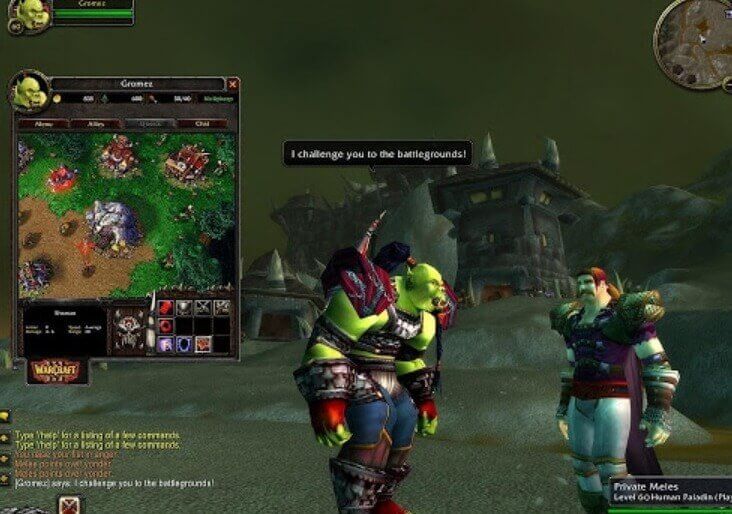Click the gold resource icon in Warcraft panel
This screenshot has height=514, width=732.
[58, 99]
